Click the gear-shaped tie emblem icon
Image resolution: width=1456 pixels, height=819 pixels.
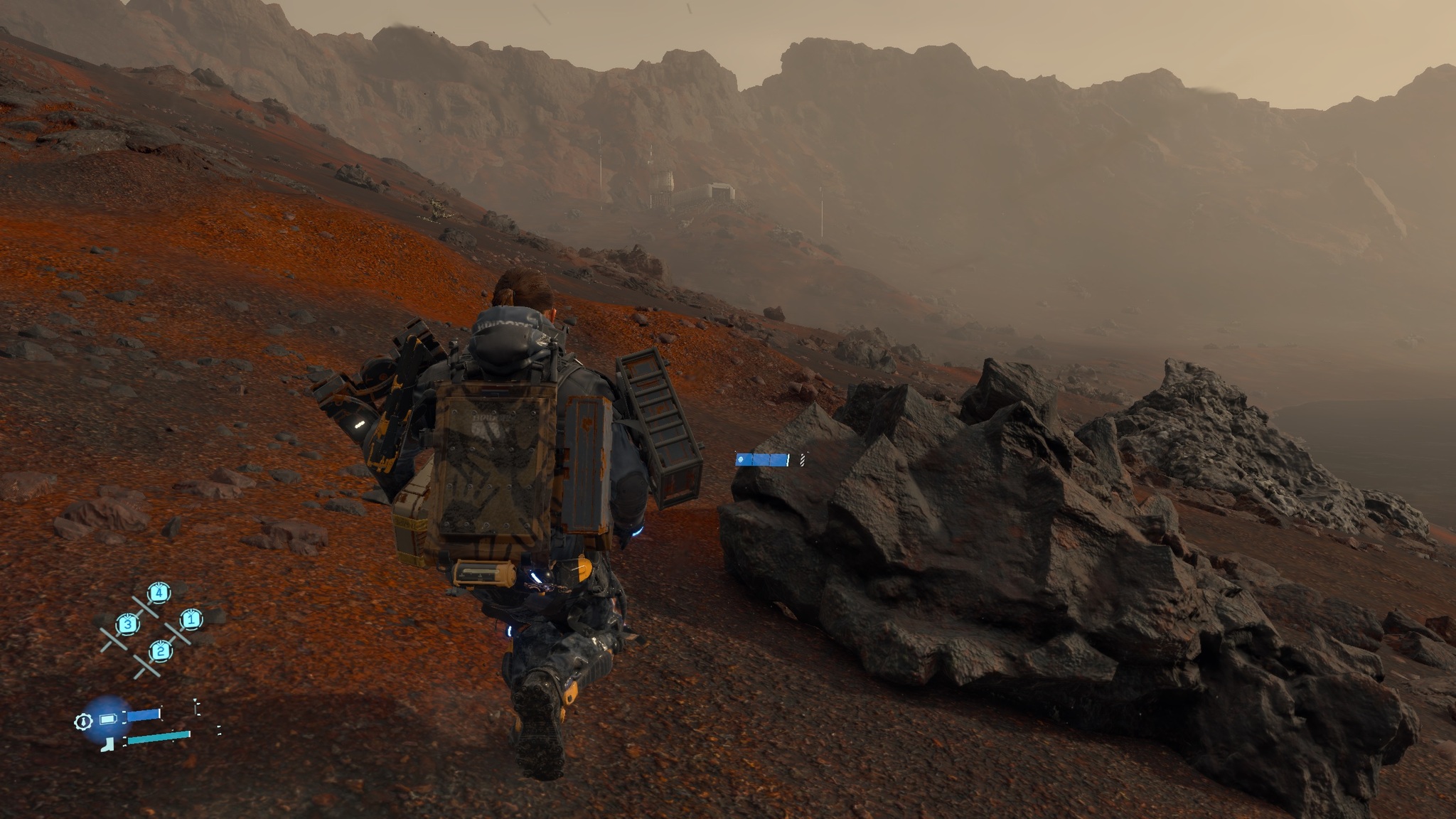83,722
